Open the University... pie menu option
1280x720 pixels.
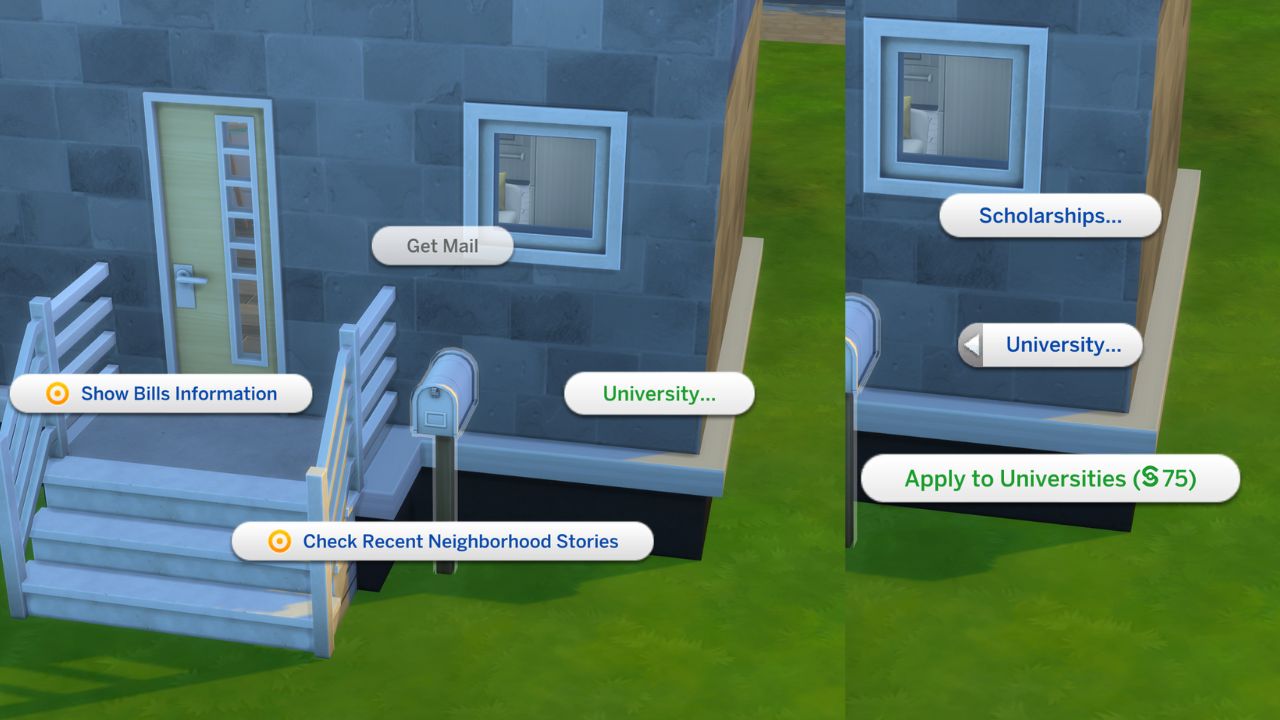[660, 394]
